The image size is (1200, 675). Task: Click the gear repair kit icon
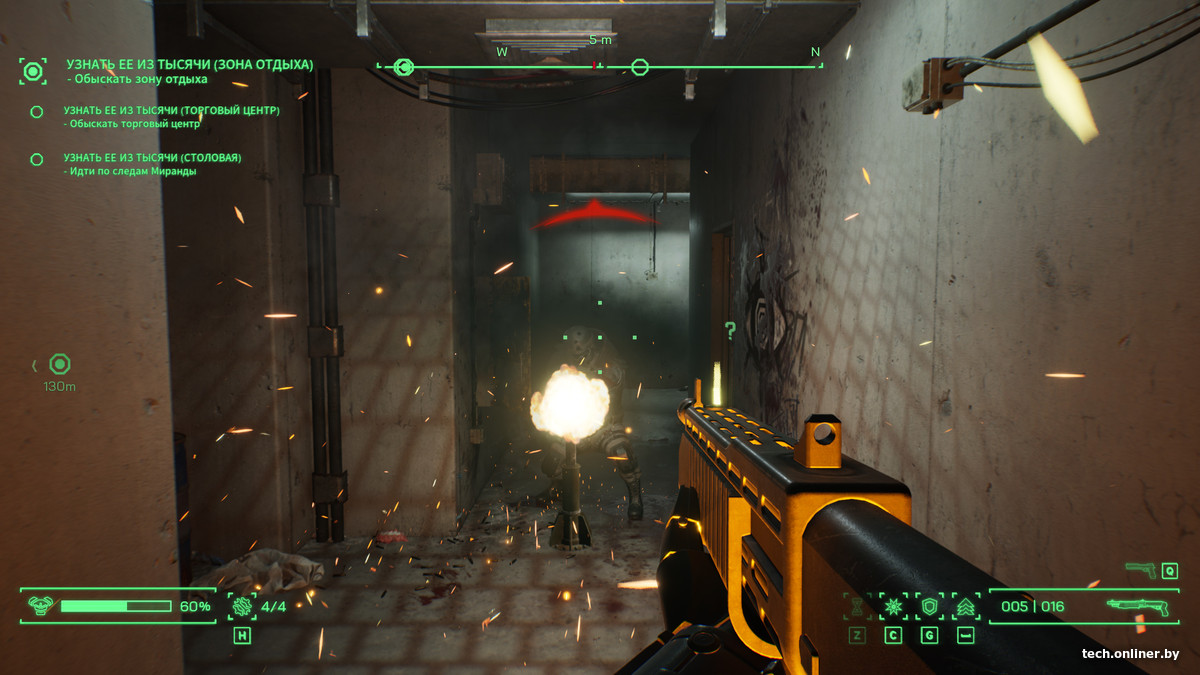(242, 605)
